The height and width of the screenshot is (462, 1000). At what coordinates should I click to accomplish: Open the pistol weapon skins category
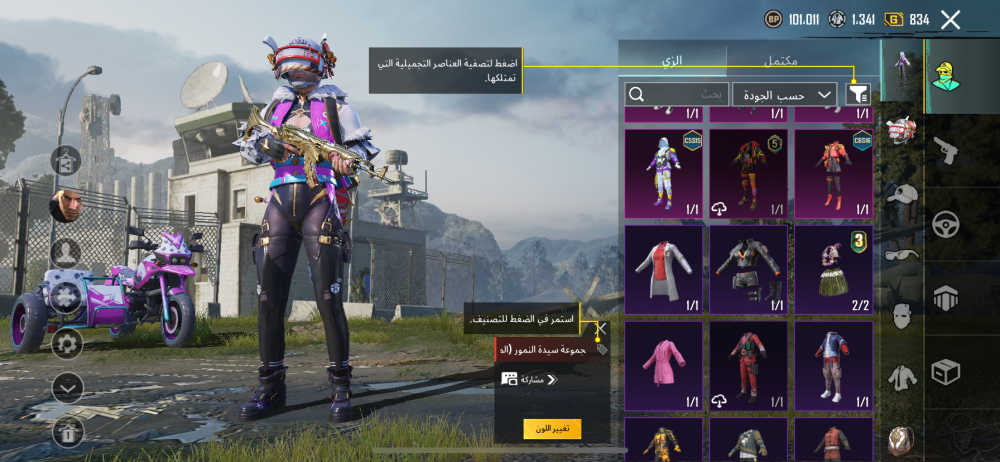point(945,151)
